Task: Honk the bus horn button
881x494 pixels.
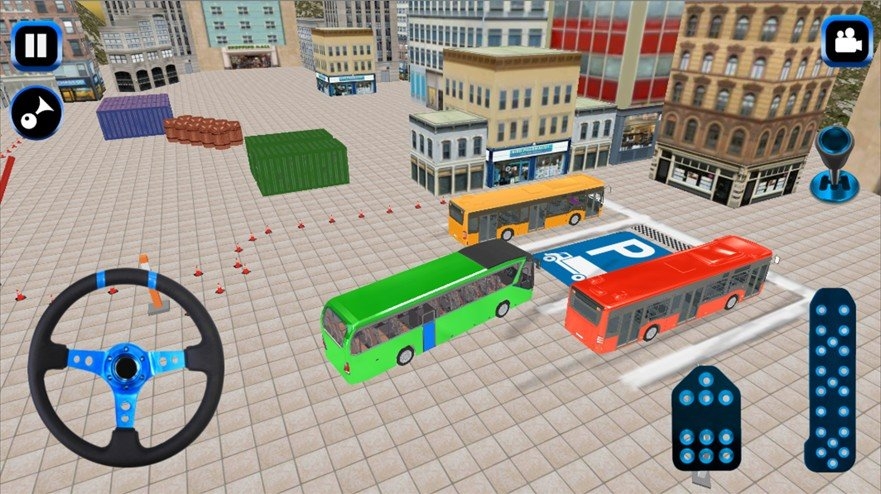Action: pos(37,113)
